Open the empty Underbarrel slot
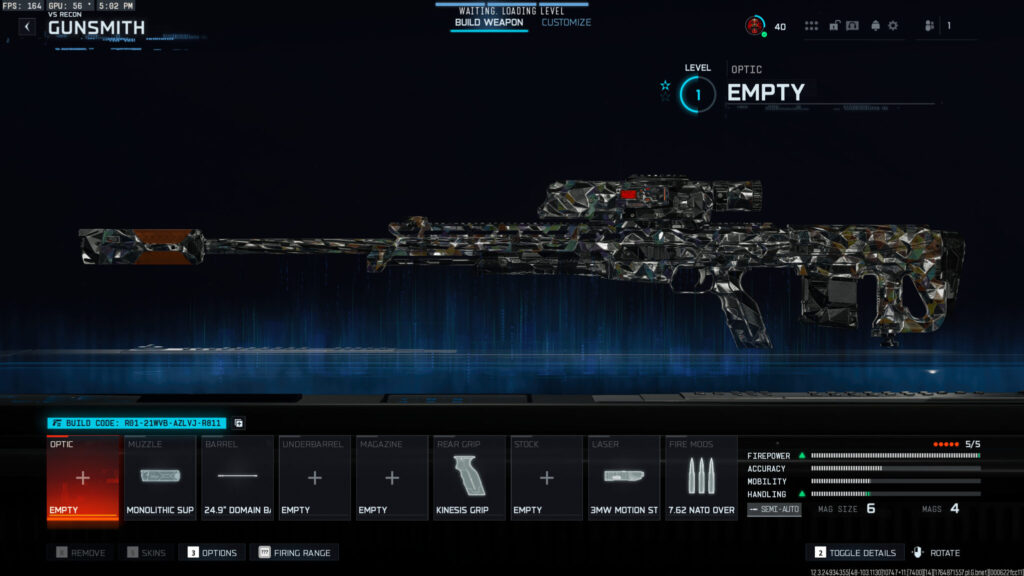The image size is (1024, 576). tap(315, 478)
